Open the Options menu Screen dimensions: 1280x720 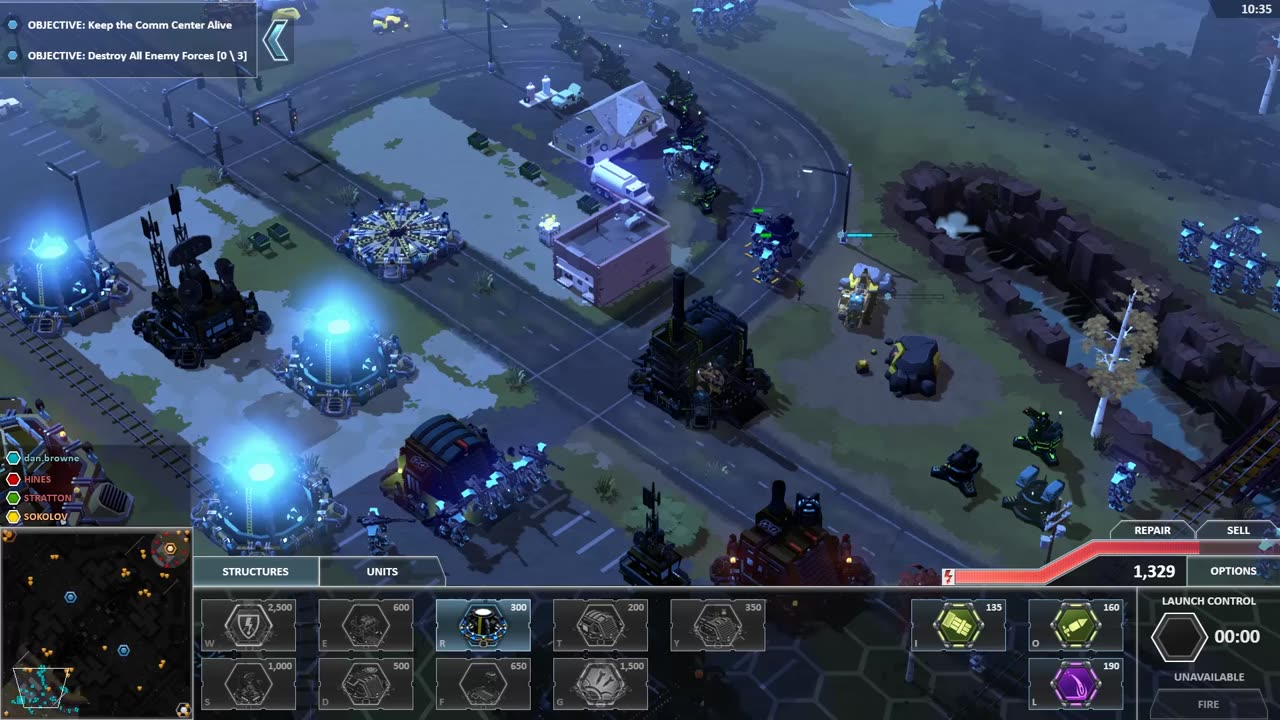1233,571
